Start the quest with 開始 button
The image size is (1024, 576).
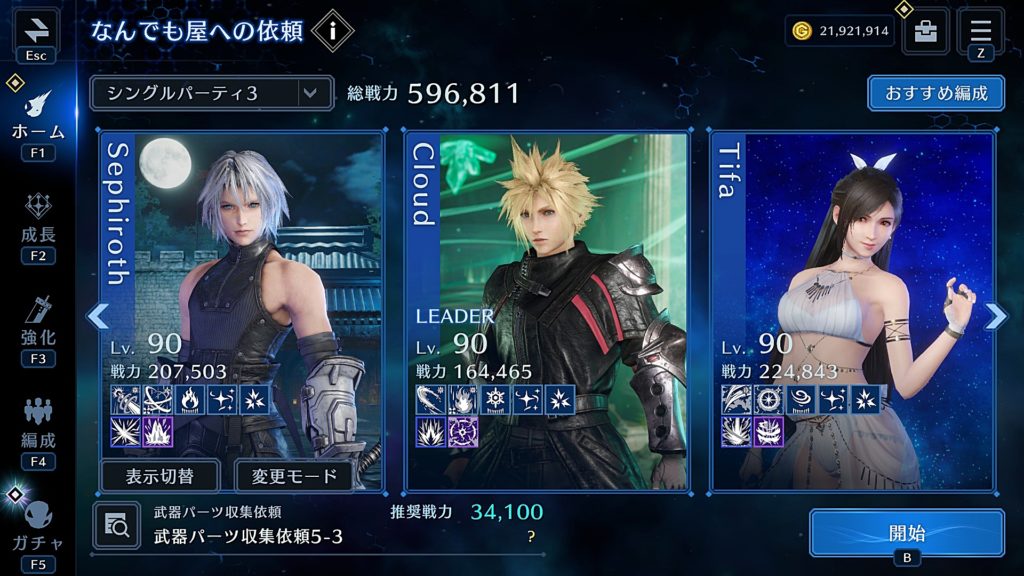906,532
